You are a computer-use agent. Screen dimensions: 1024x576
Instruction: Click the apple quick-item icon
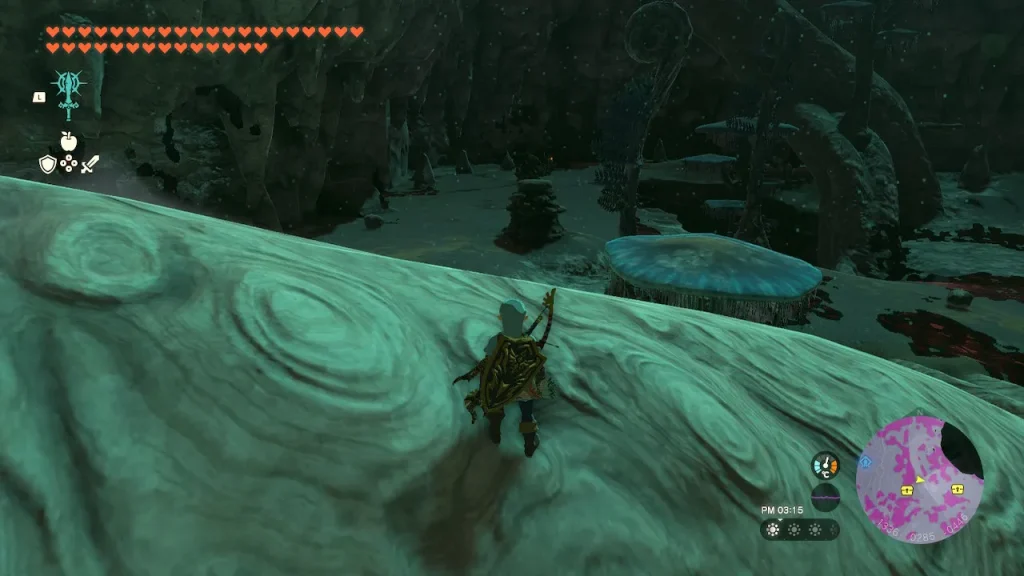click(x=68, y=142)
